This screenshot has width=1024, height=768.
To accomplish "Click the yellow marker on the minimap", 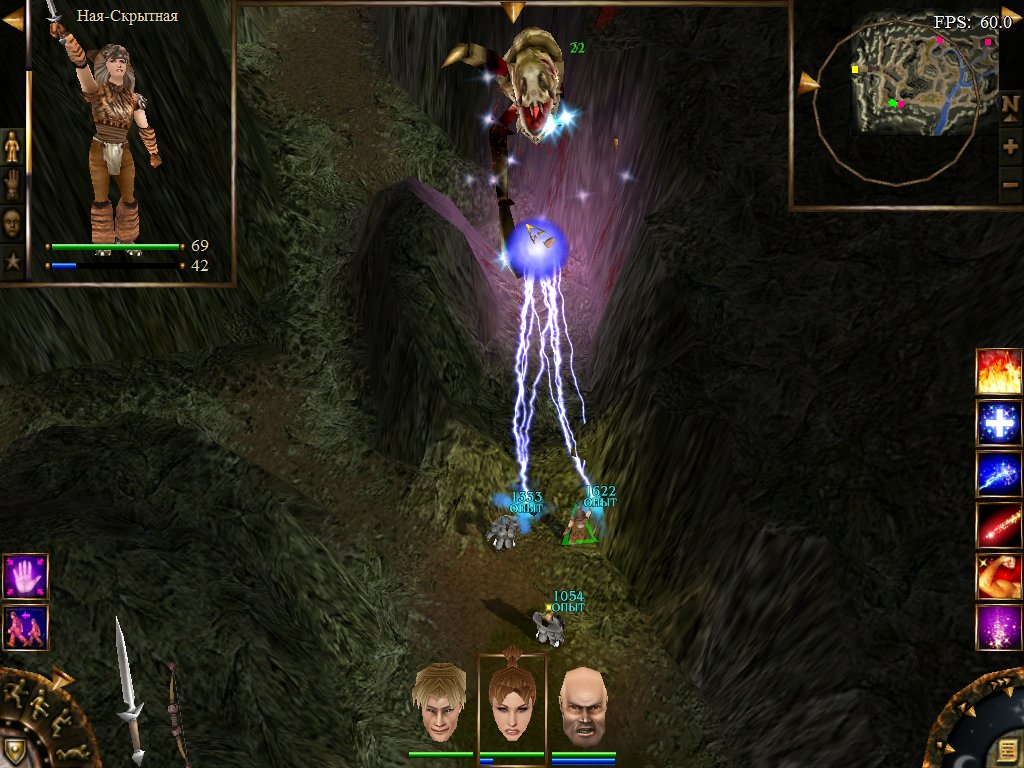I will click(855, 69).
